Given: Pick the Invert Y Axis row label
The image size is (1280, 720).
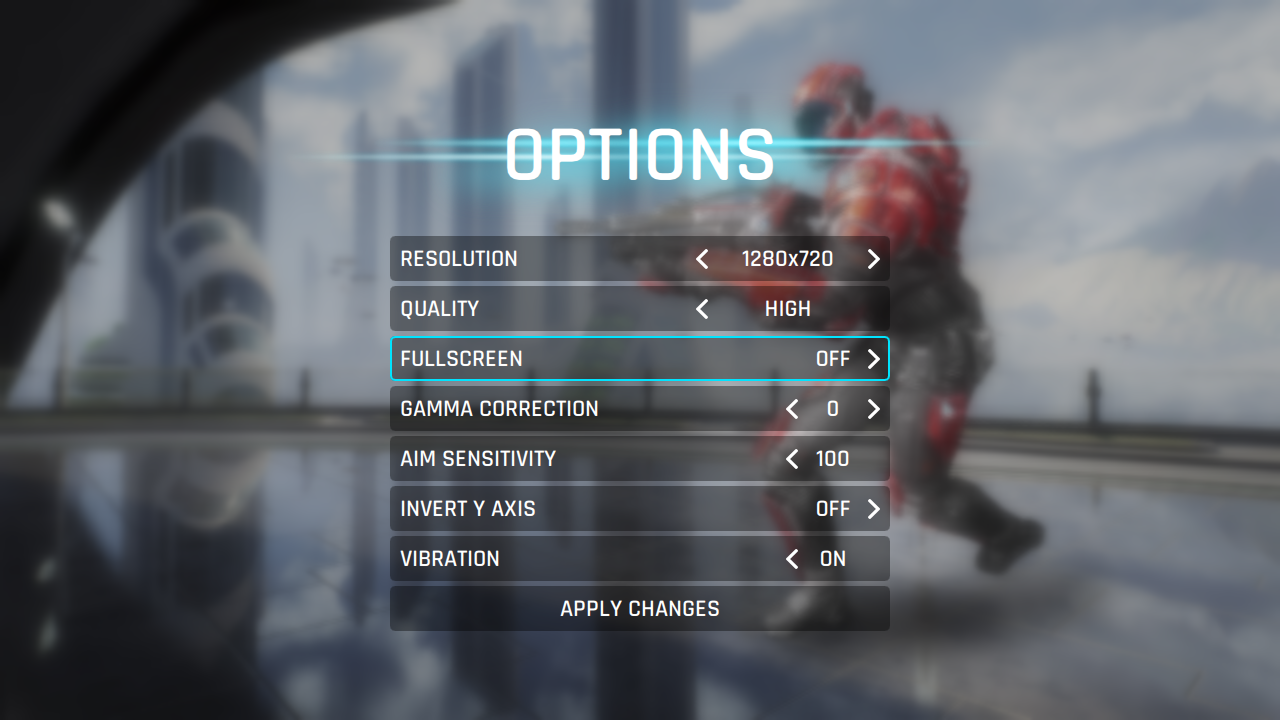Looking at the screenshot, I should click(x=468, y=509).
